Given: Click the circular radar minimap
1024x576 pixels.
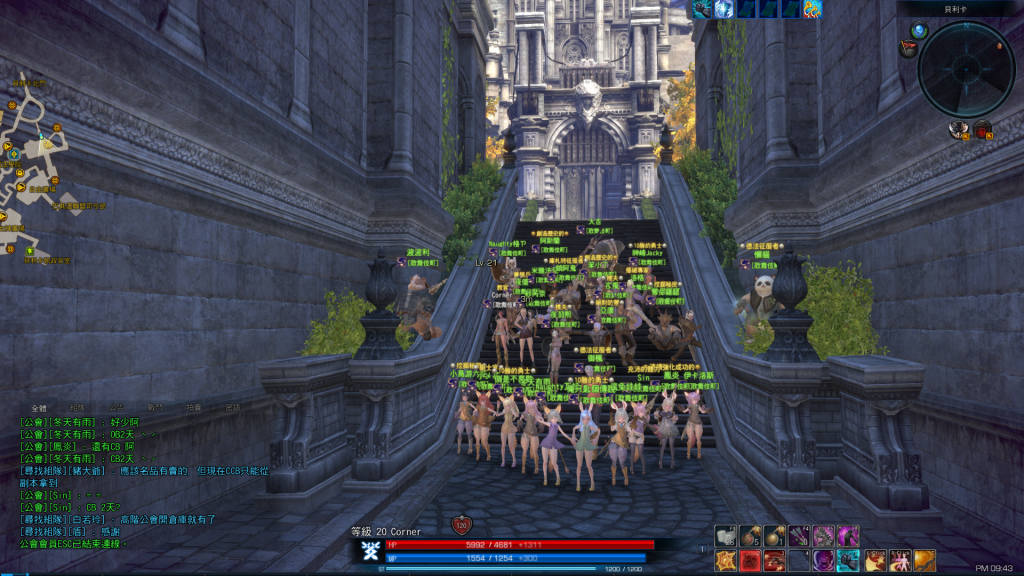Looking at the screenshot, I should point(966,69).
